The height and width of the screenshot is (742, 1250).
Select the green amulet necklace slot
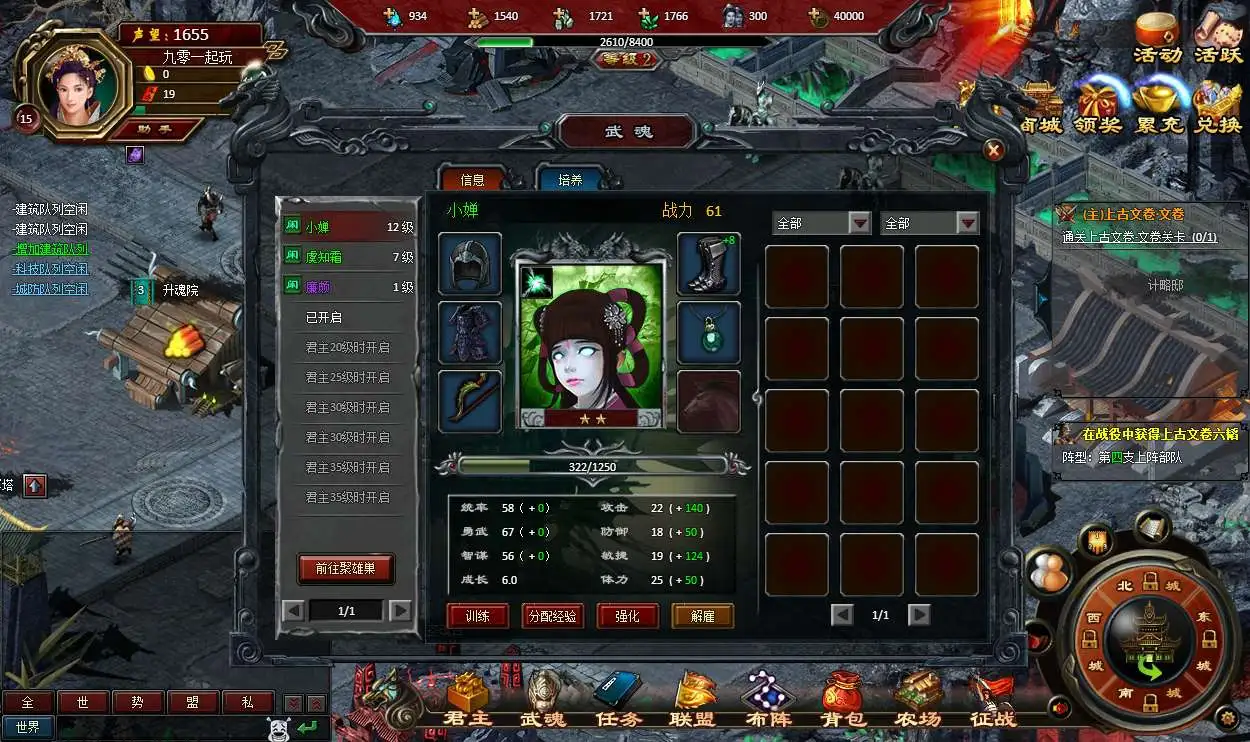point(708,332)
